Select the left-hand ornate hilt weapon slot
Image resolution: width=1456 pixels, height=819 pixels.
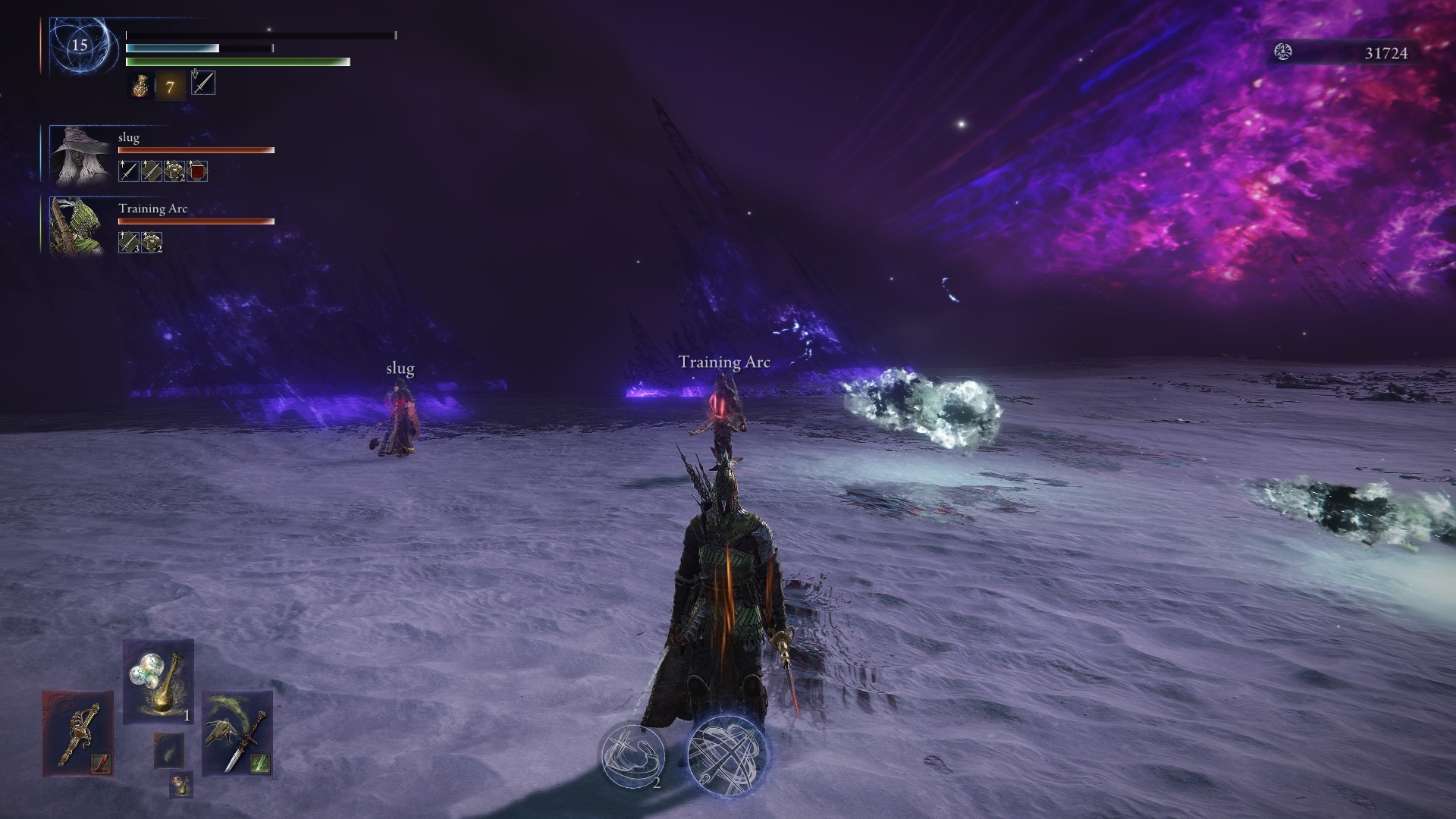[x=77, y=733]
